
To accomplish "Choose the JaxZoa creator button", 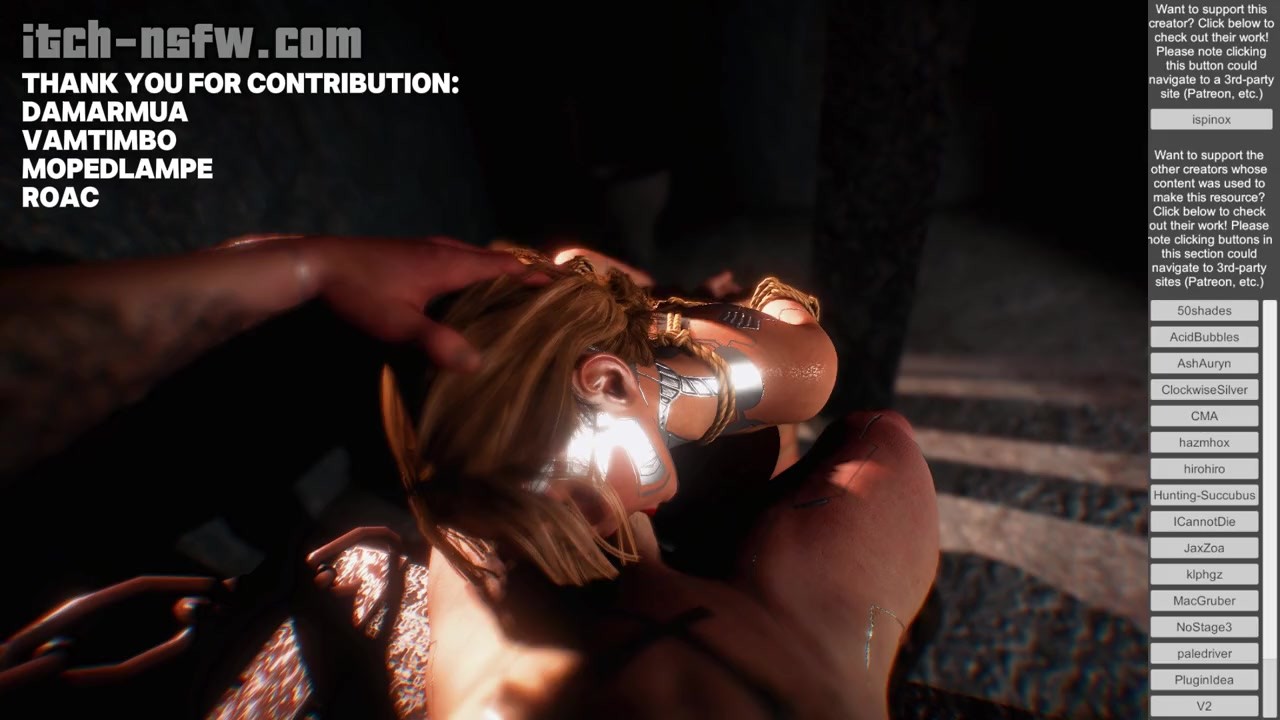I will point(1204,548).
